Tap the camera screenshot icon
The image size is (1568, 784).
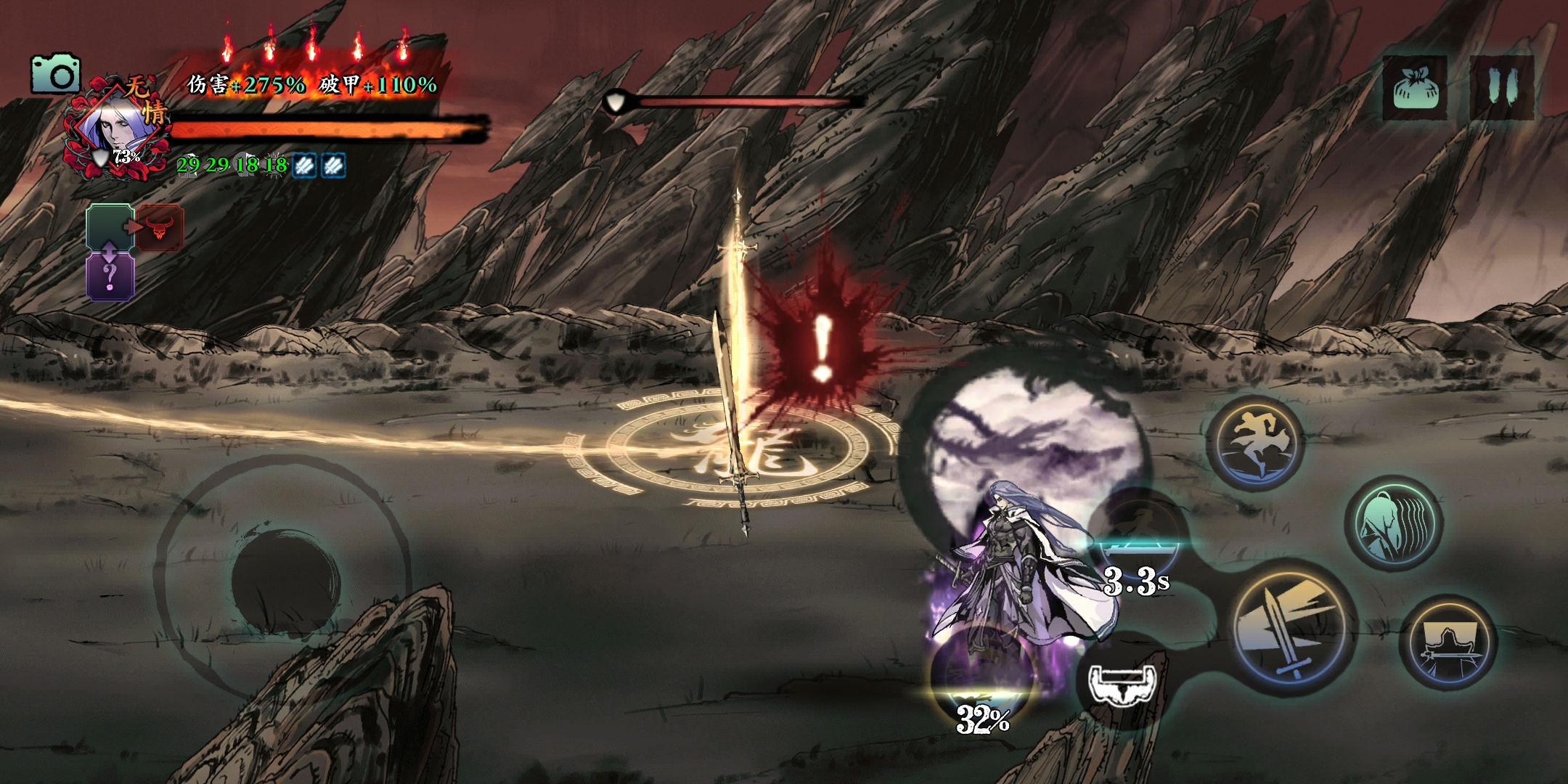pyautogui.click(x=55, y=74)
